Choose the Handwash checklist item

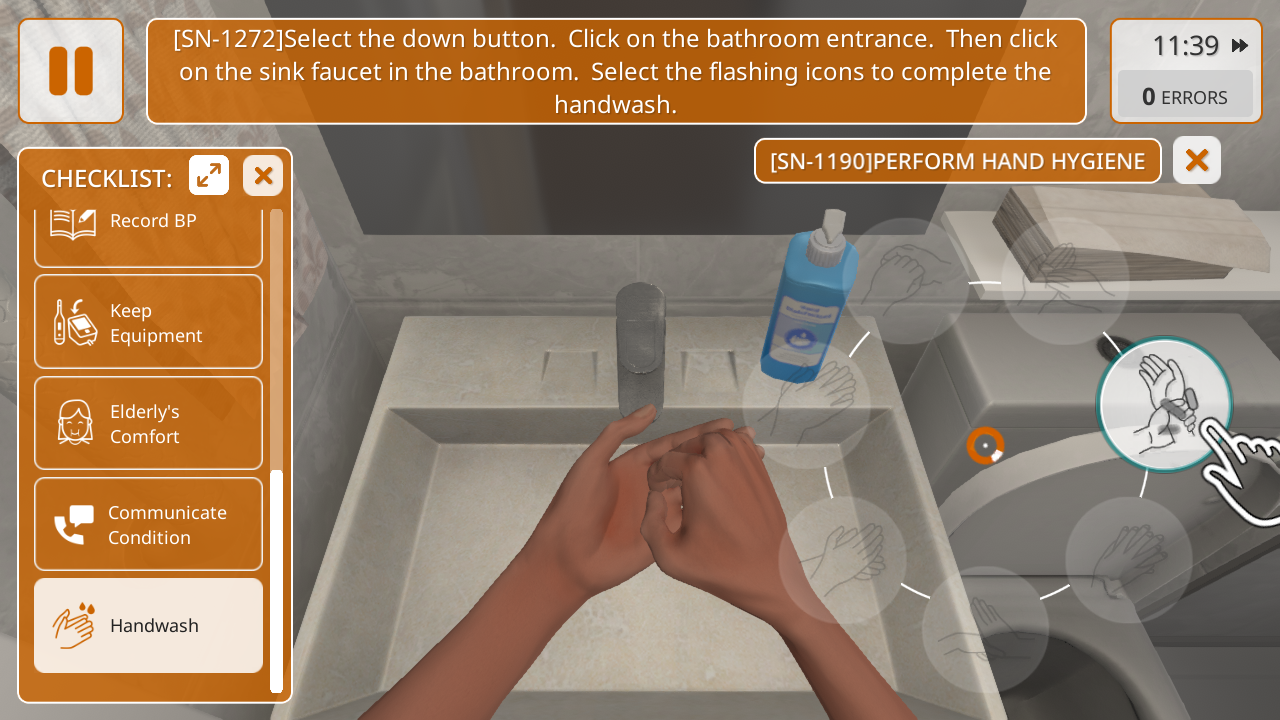[x=149, y=625]
